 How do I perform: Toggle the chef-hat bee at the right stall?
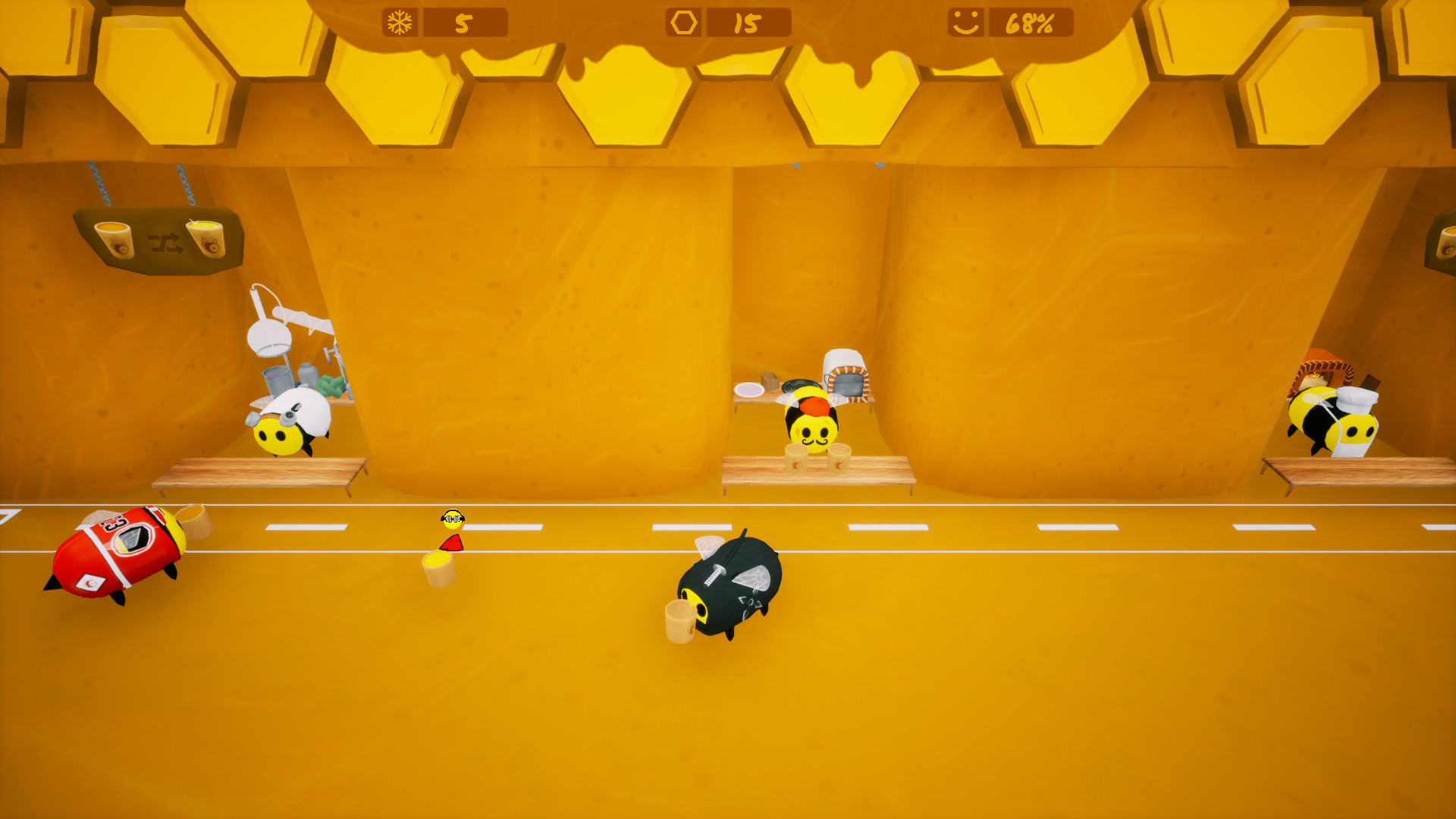click(x=1356, y=425)
